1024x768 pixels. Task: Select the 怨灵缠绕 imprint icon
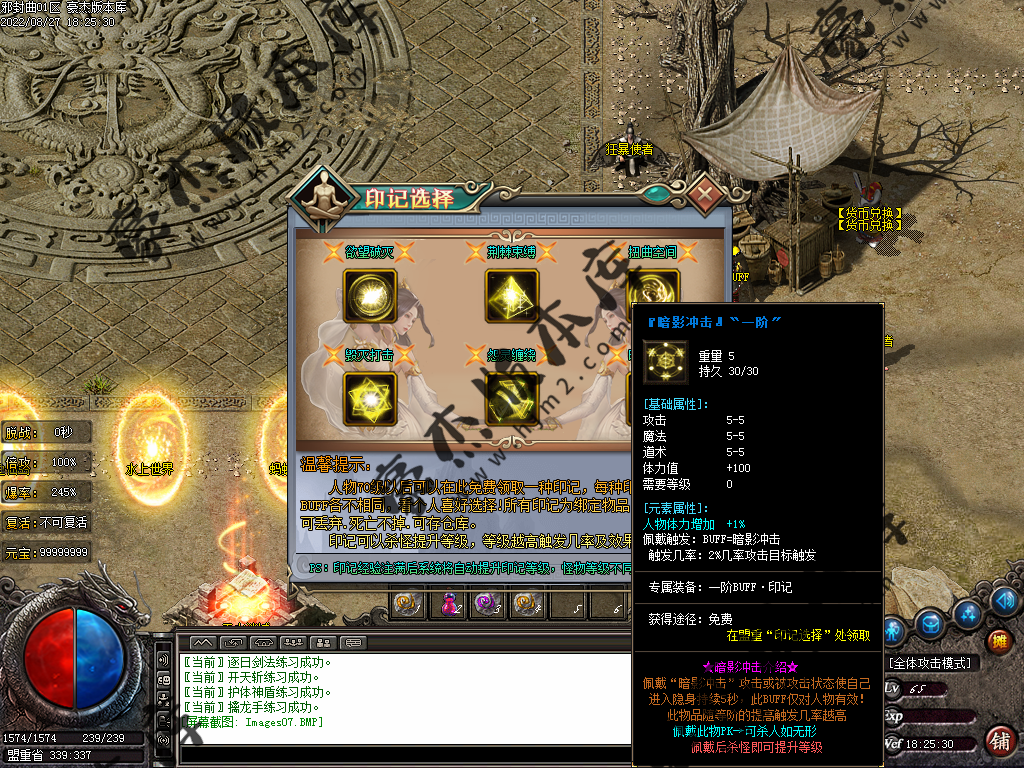point(512,399)
